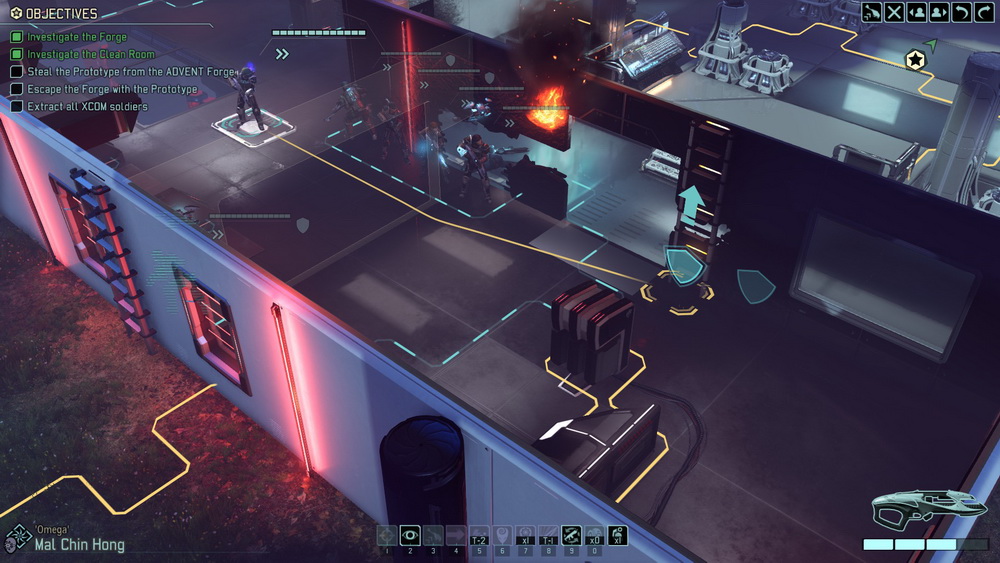Switch to the previous soldier
1000x563 pixels.
[x=916, y=12]
